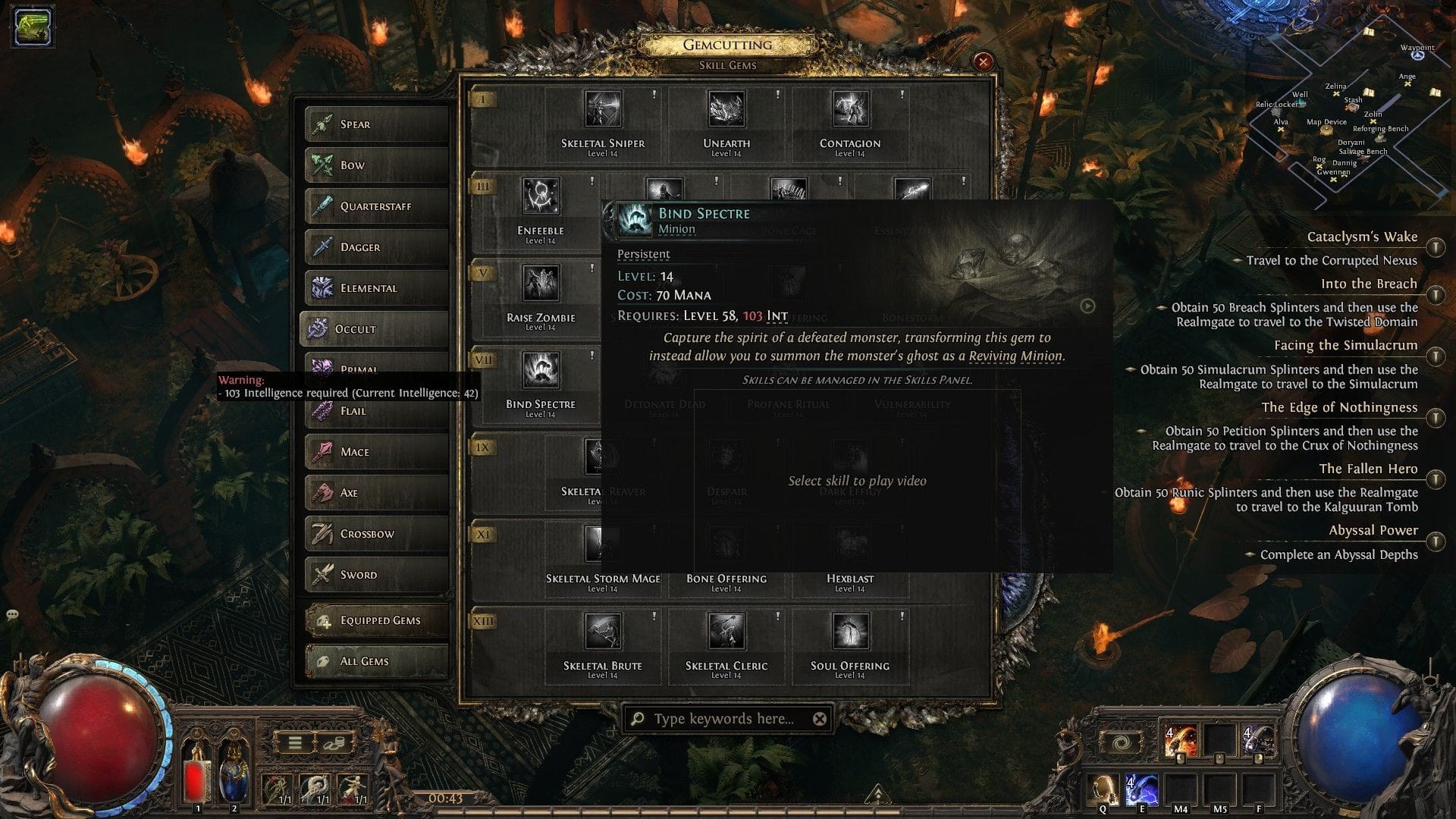Choose the Hexblast gem
The height and width of the screenshot is (819, 1456).
[851, 543]
